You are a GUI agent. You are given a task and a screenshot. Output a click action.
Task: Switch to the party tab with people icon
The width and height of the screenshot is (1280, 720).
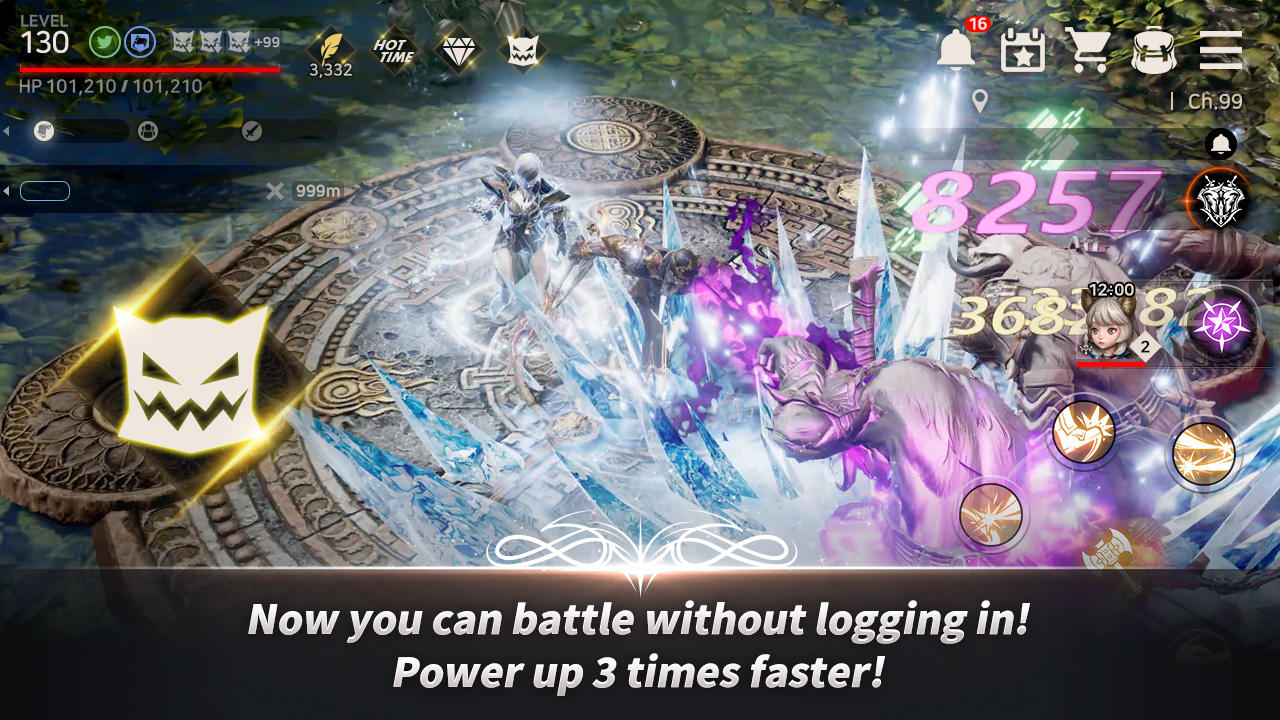click(x=148, y=130)
